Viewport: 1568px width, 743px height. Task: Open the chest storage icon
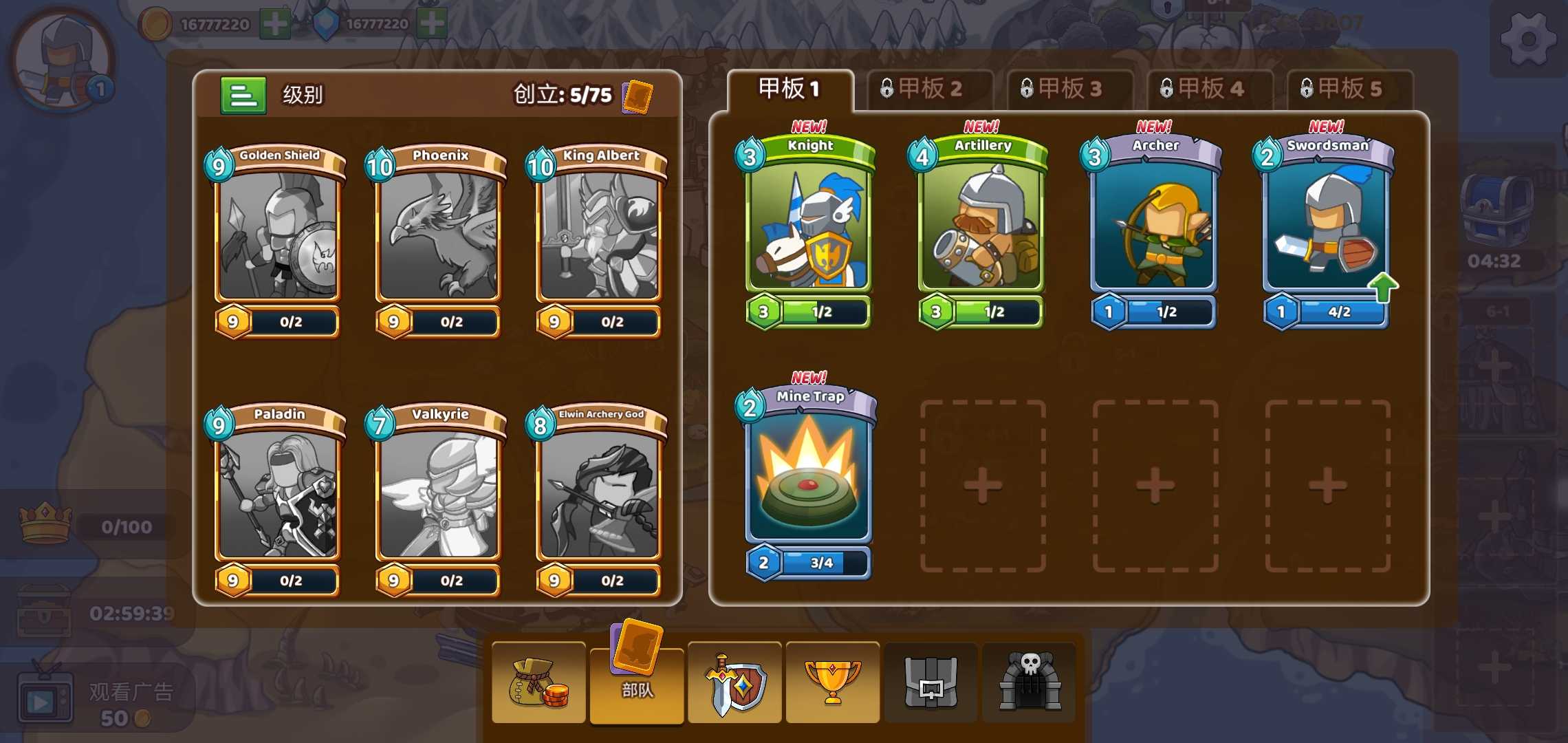(930, 682)
